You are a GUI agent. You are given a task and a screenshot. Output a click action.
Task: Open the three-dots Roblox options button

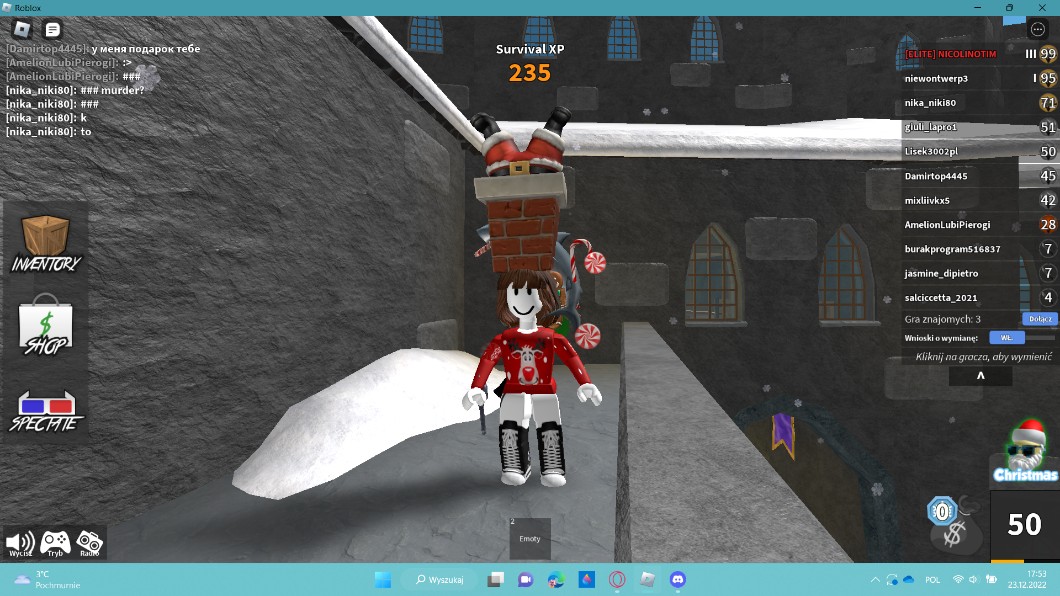point(1037,30)
